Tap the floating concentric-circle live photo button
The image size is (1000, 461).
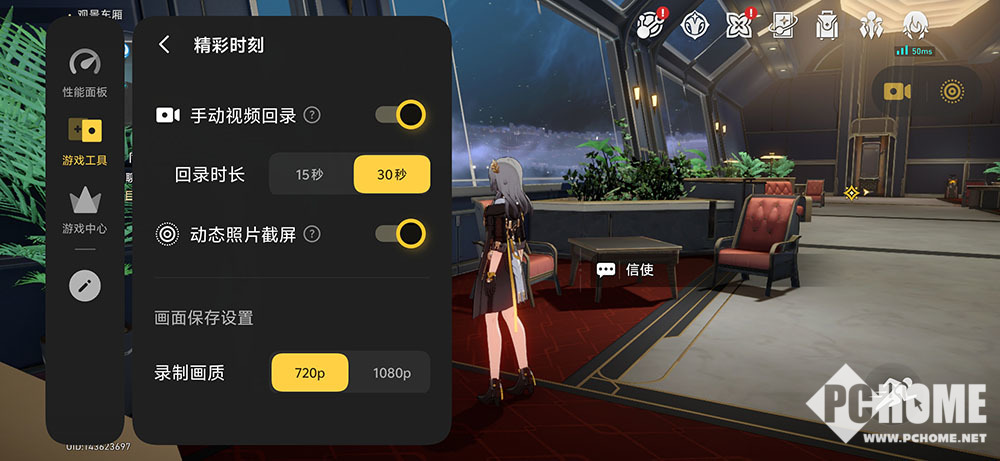(951, 91)
